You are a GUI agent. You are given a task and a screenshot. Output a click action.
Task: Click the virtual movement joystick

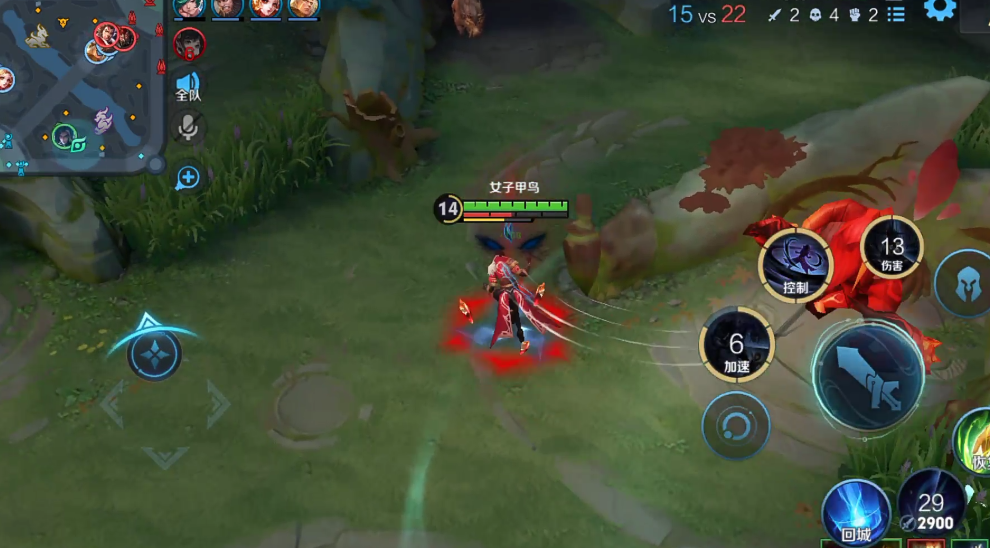(x=155, y=354)
